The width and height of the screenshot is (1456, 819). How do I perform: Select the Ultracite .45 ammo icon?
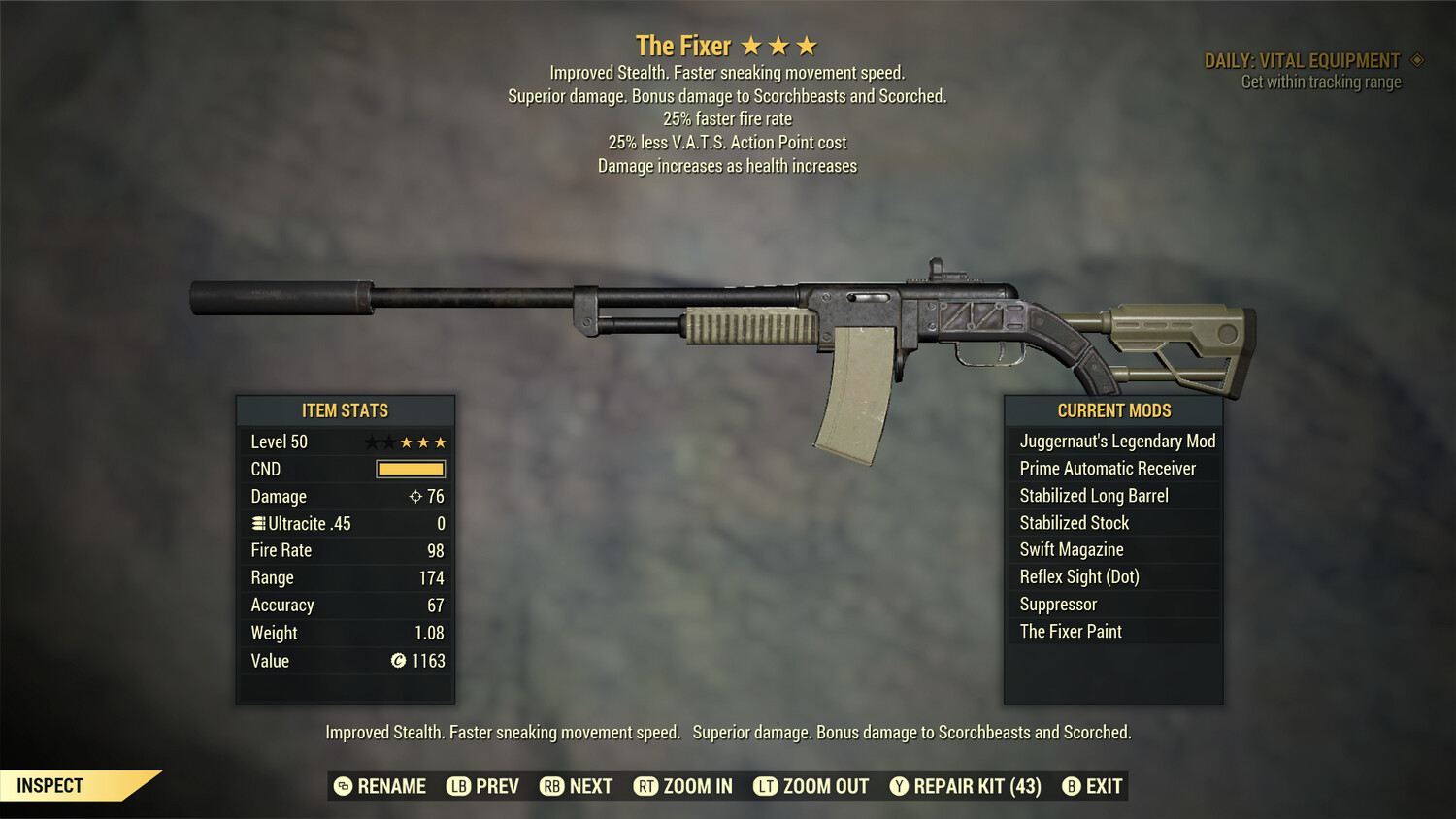pyautogui.click(x=258, y=523)
